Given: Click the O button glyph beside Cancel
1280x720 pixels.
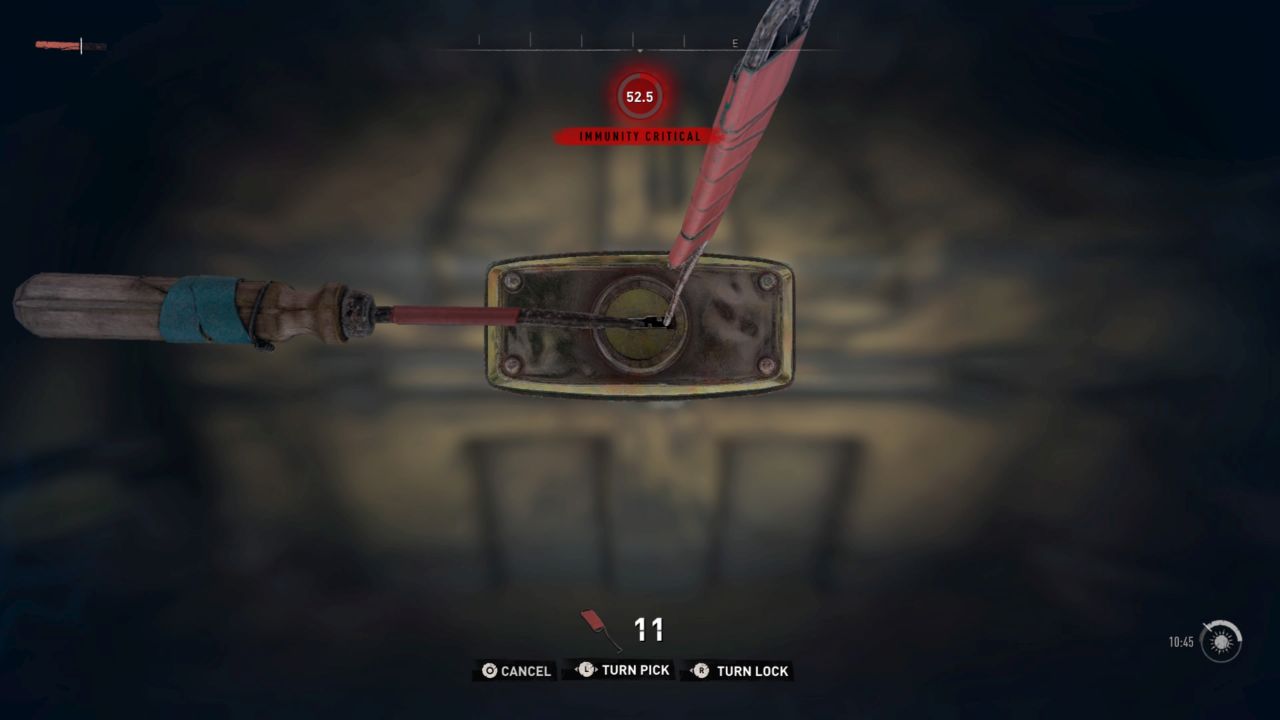Looking at the screenshot, I should pyautogui.click(x=488, y=671).
